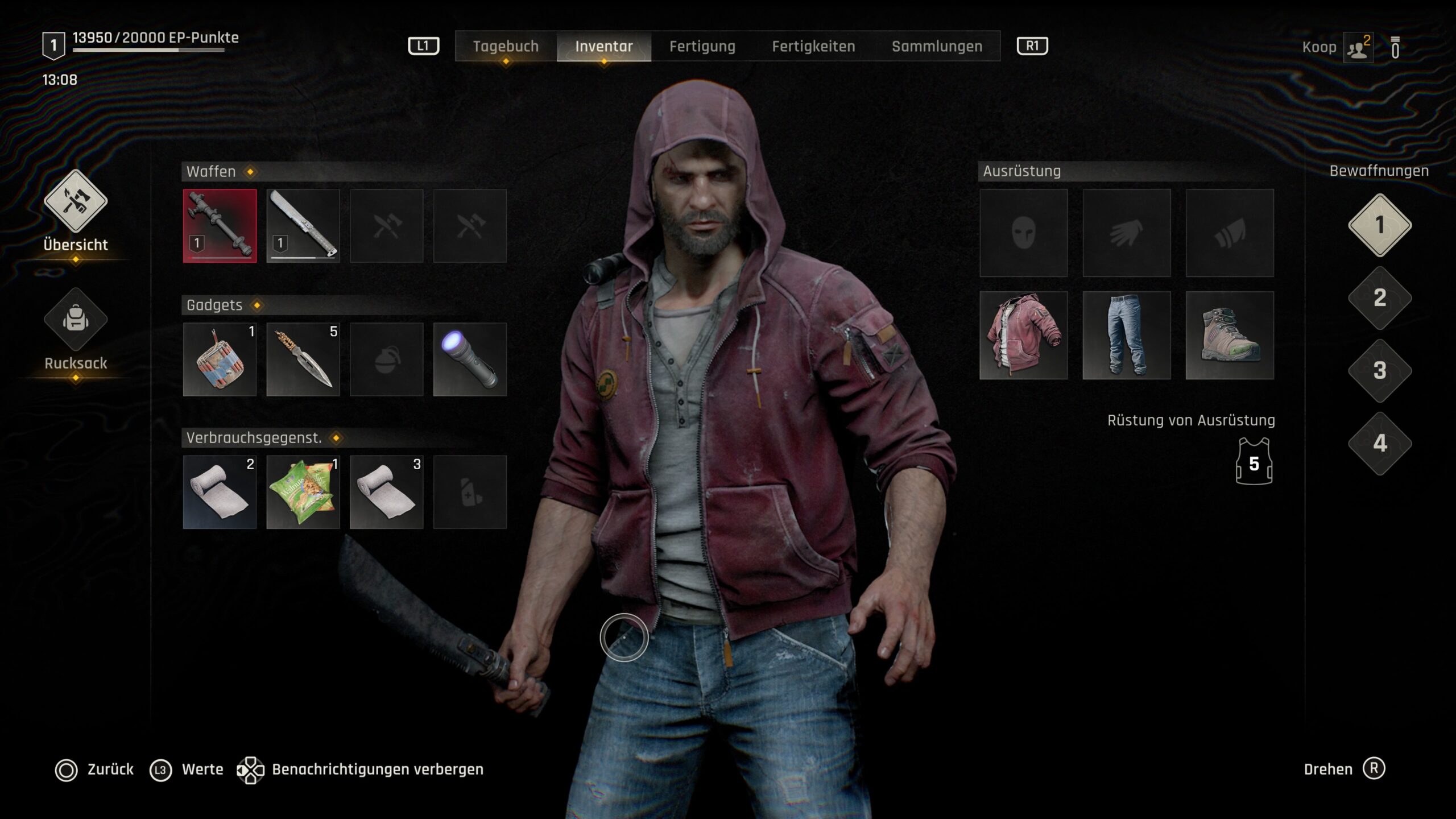The width and height of the screenshot is (1456, 819).
Task: Choose the UV flashlight gadget slot
Action: click(x=470, y=359)
